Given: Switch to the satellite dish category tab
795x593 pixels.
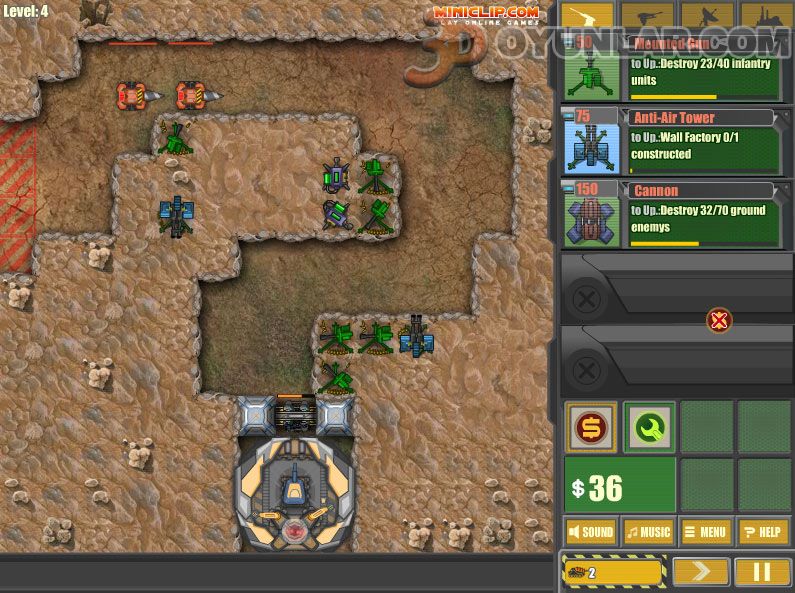Looking at the screenshot, I should 706,16.
